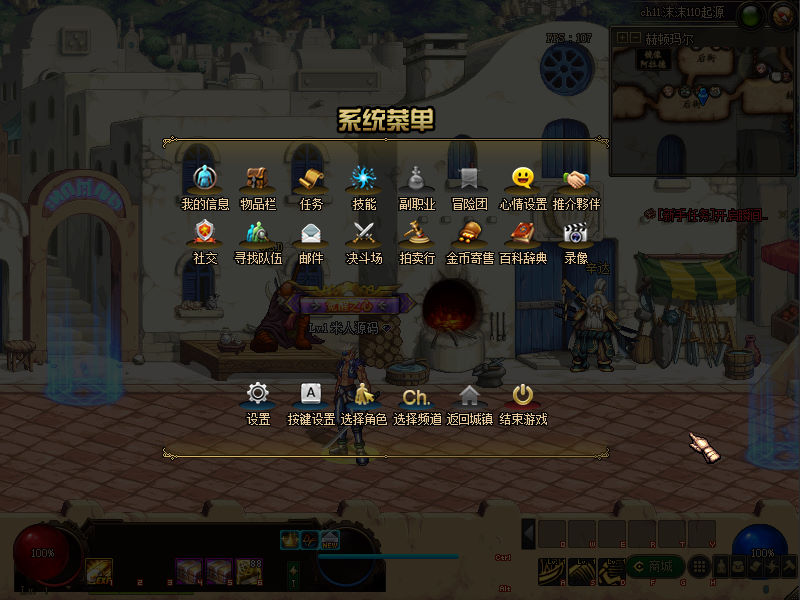Open the 物品栏 inventory
The image size is (800, 600).
pyautogui.click(x=258, y=180)
